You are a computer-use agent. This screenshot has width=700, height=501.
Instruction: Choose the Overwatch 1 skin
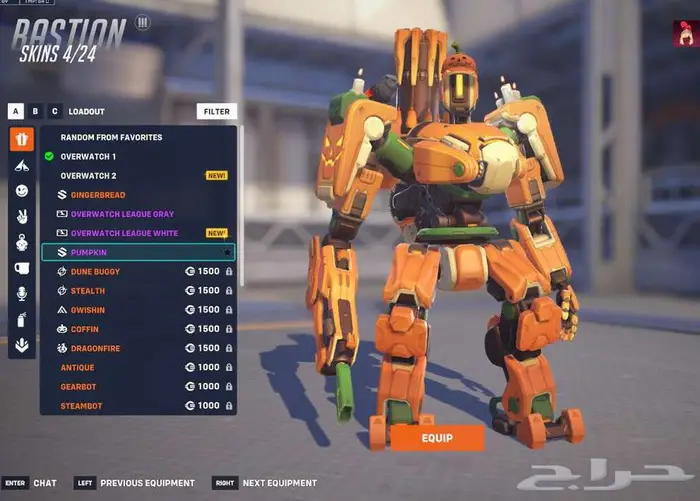(88, 157)
